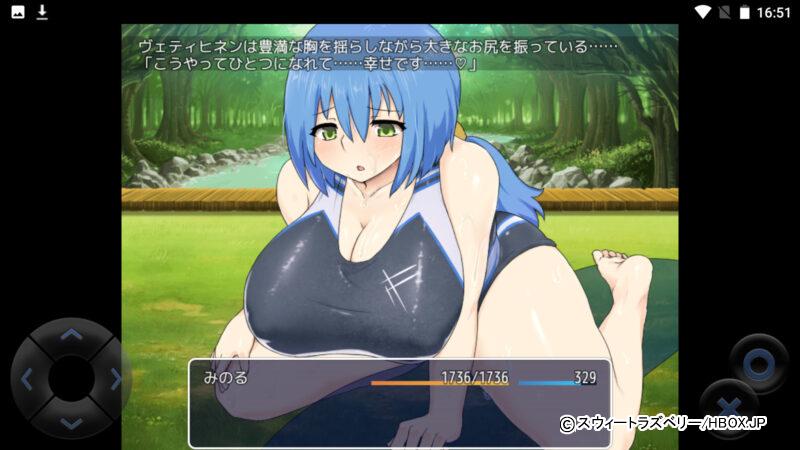Tap the virtual D-pad right arrow
Viewport: 800px width, 450px height.
coord(114,379)
